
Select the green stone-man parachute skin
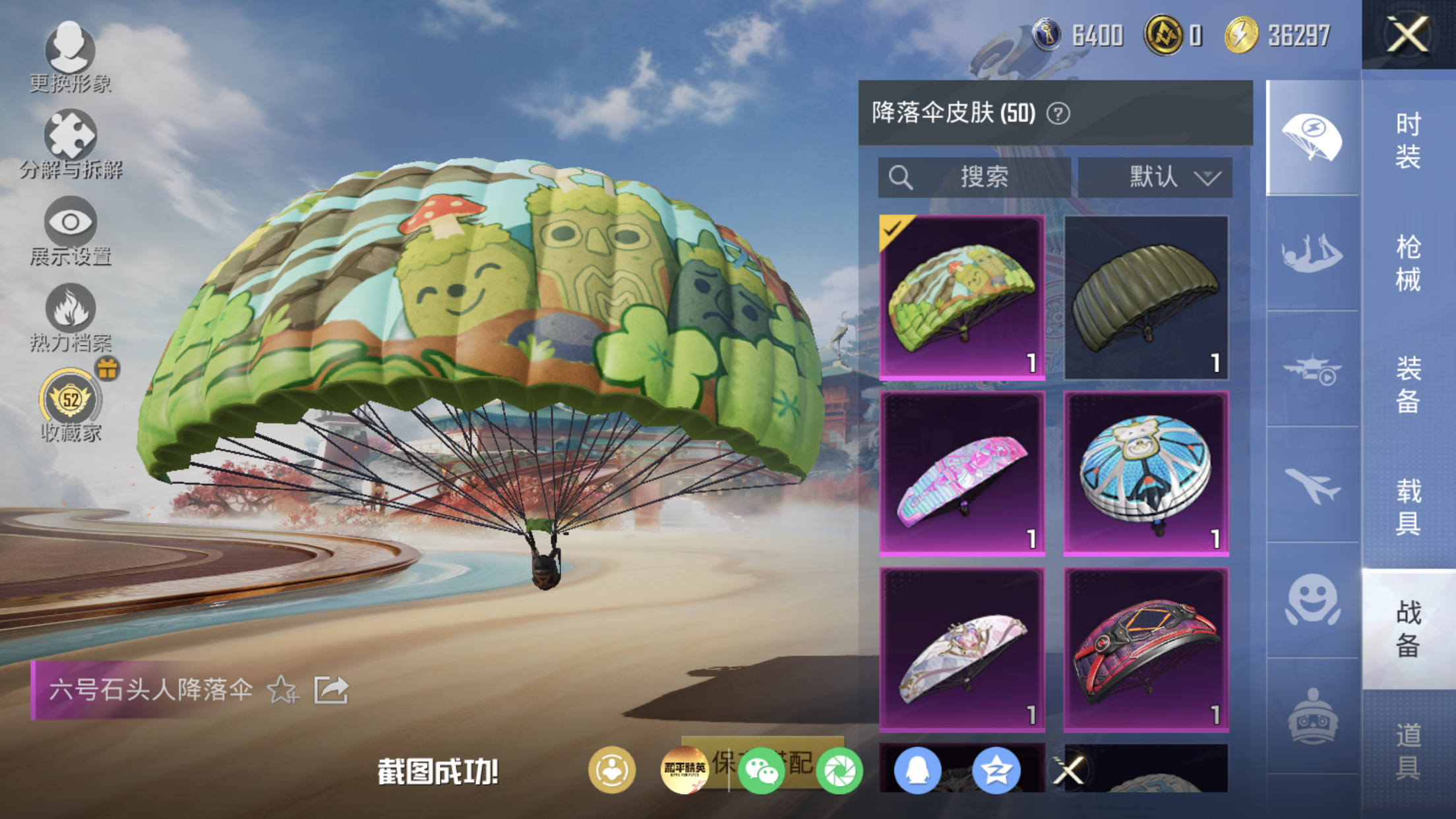pos(962,297)
